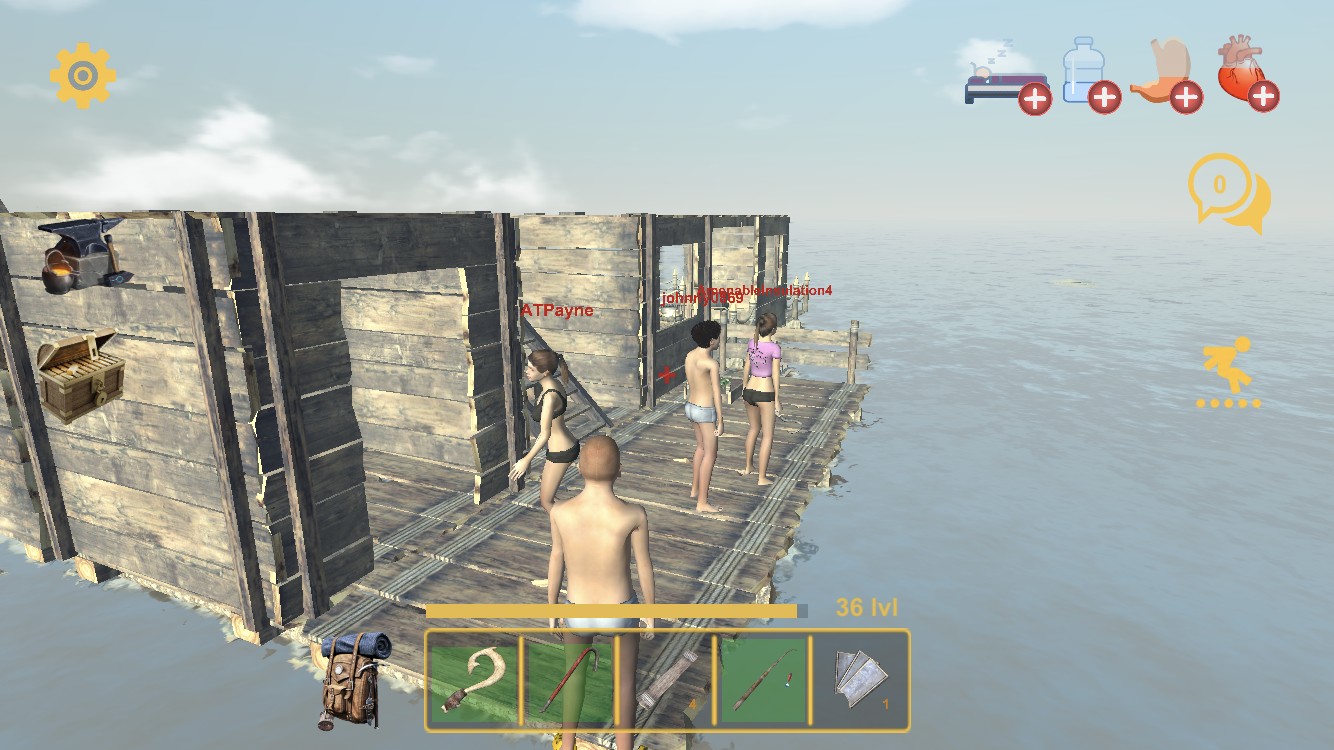Refill thirst using the water bottle icon

point(1086,74)
